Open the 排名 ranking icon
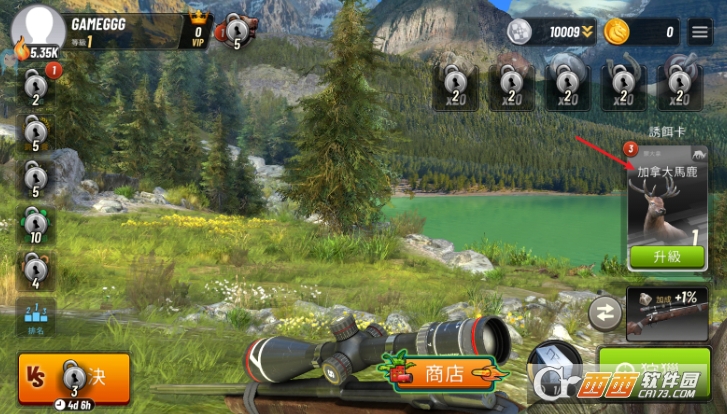This screenshot has width=727, height=414. (x=36, y=317)
